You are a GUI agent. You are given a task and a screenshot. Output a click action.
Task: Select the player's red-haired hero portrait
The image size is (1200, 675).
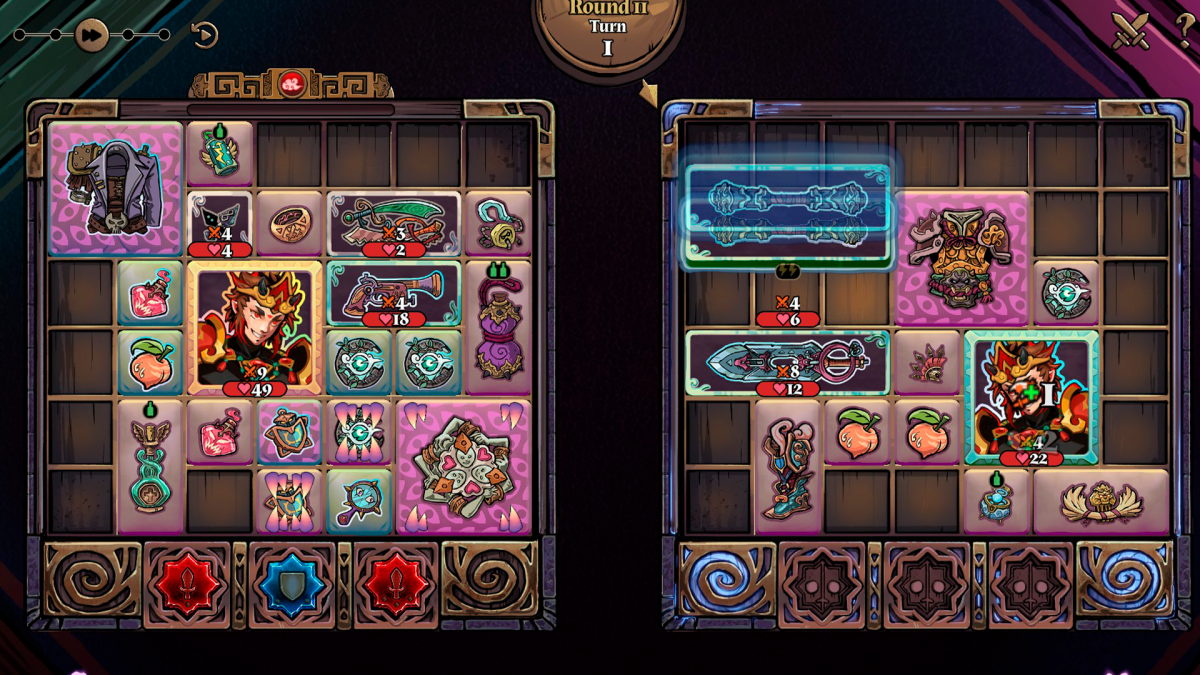pos(255,328)
